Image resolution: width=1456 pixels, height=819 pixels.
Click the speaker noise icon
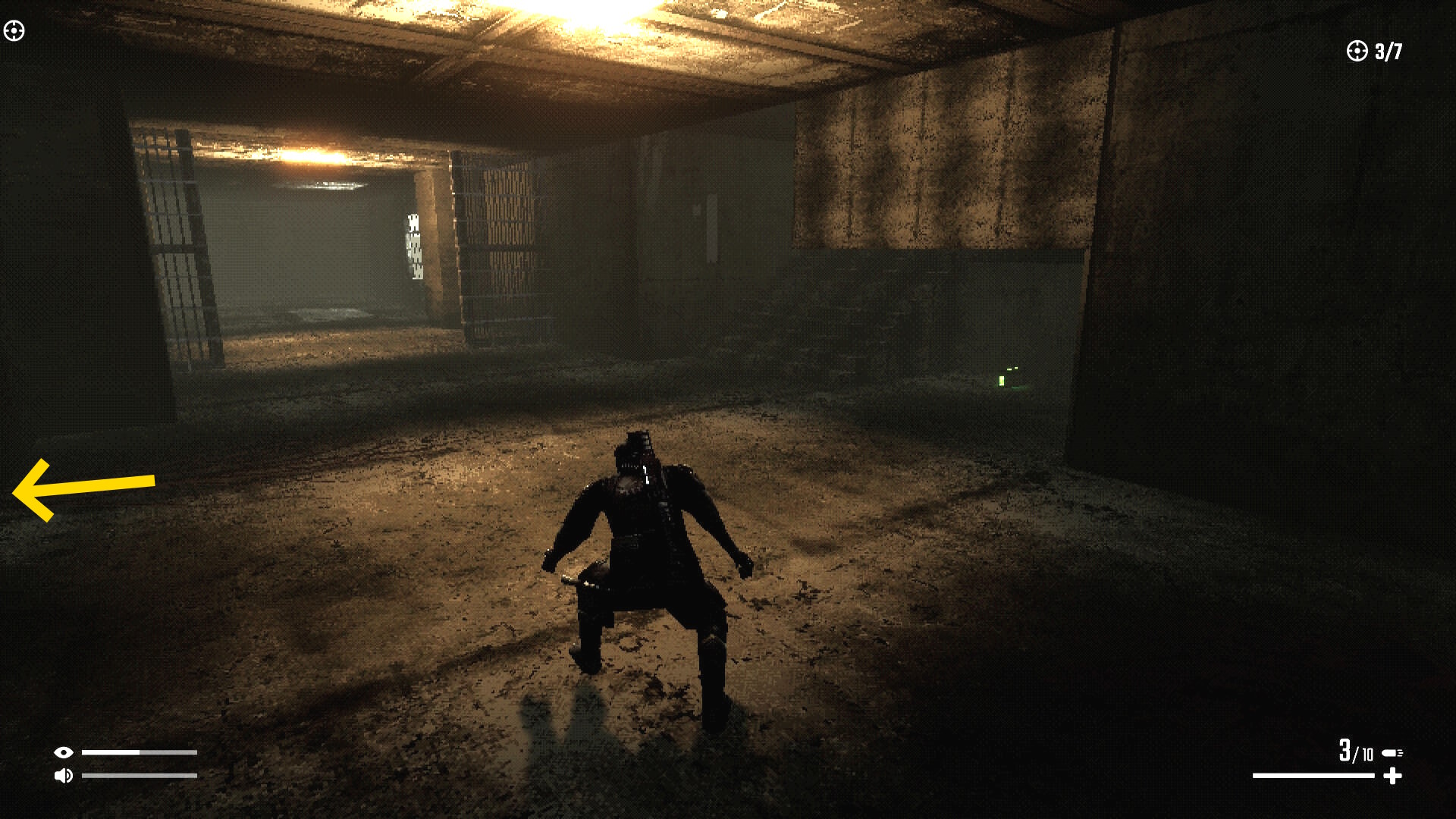click(x=64, y=776)
